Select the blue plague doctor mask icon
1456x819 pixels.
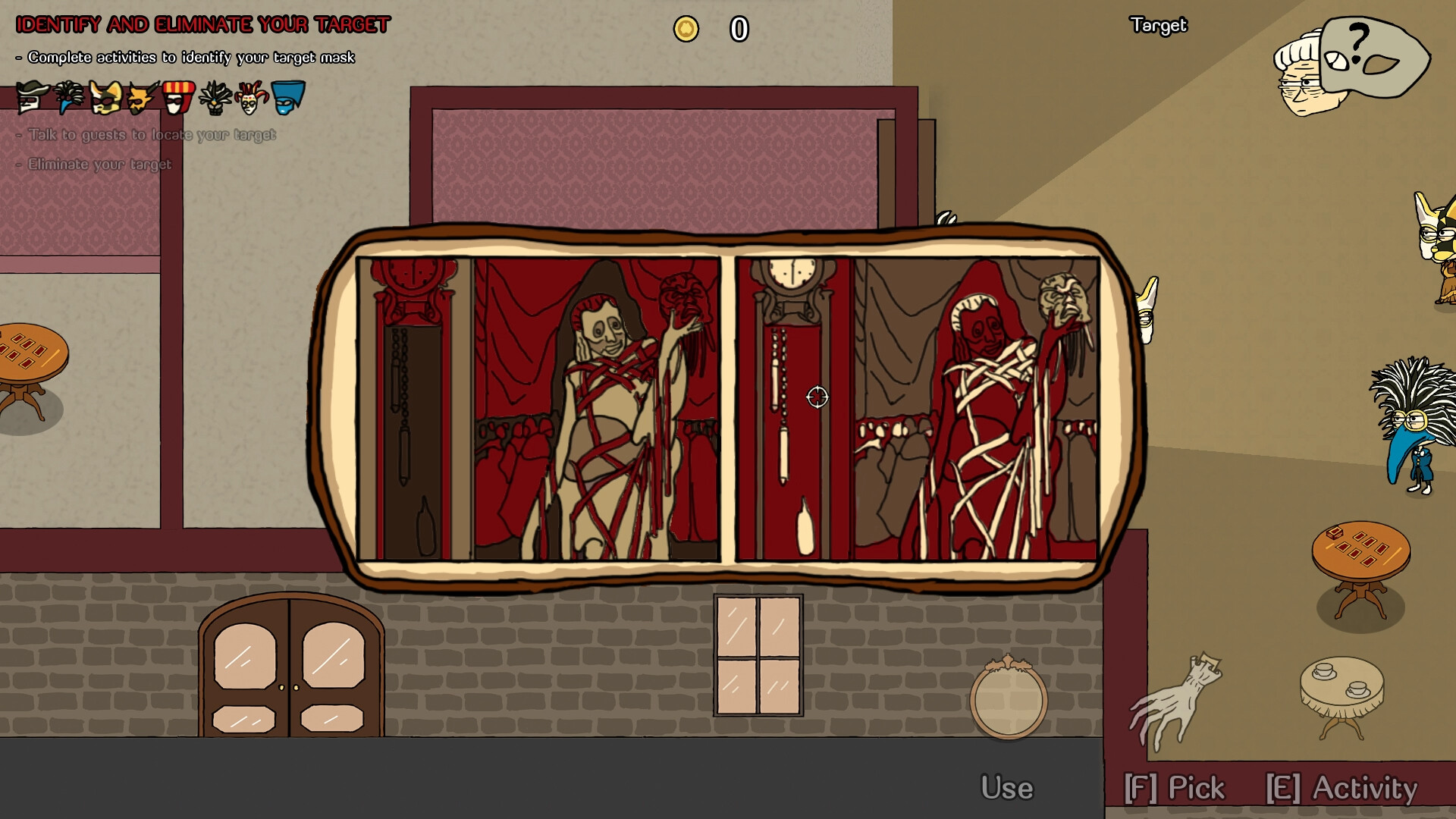[x=68, y=96]
